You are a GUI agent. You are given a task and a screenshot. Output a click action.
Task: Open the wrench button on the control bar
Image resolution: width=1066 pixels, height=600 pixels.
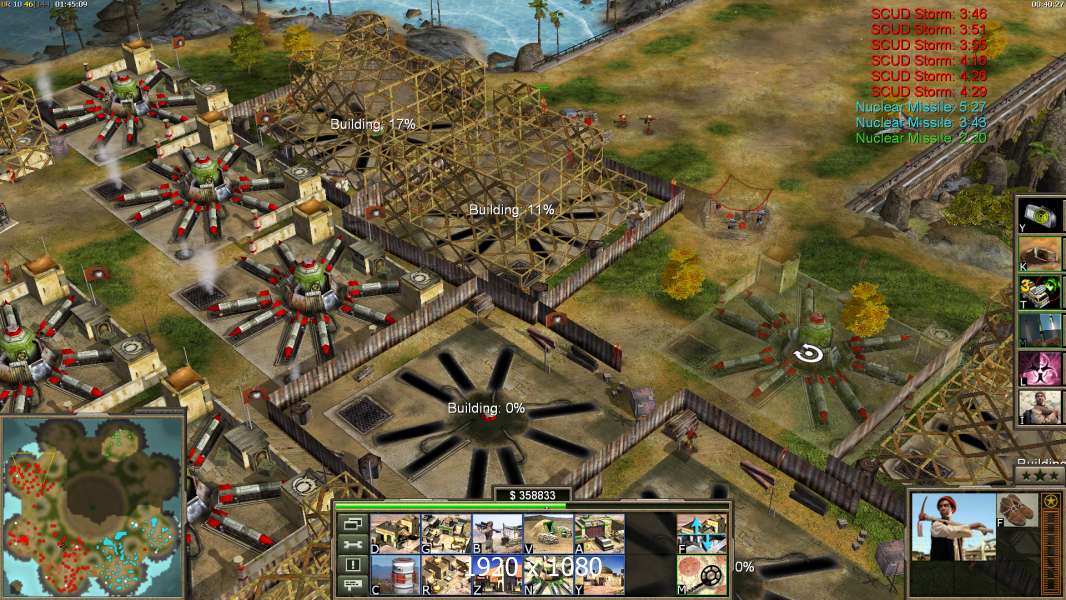[x=351, y=544]
